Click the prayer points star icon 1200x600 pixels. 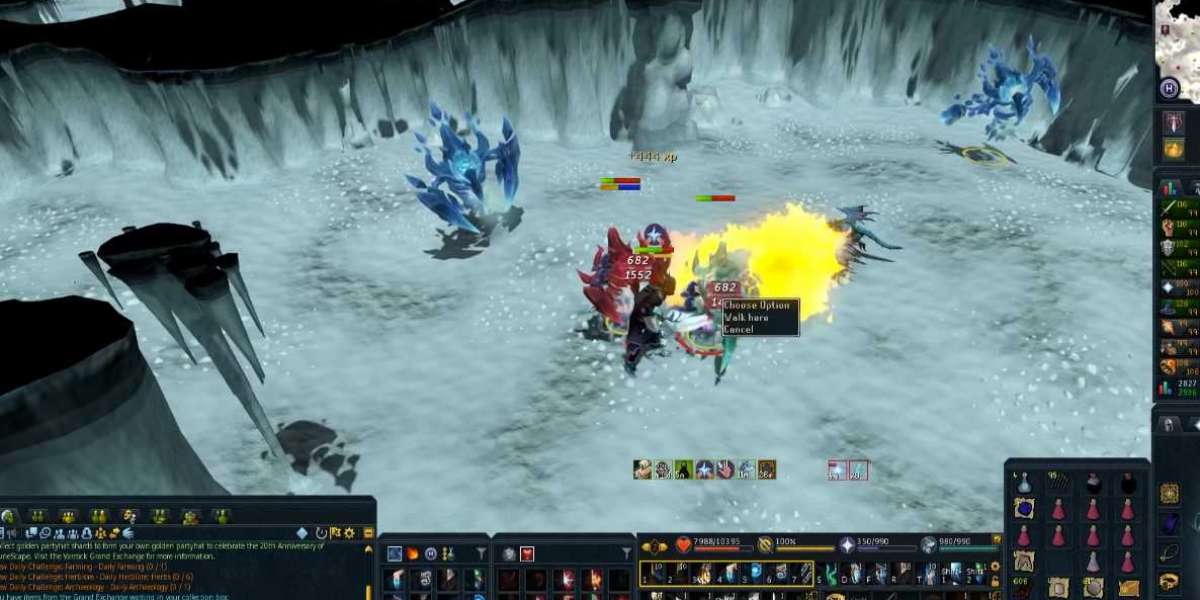click(x=847, y=545)
